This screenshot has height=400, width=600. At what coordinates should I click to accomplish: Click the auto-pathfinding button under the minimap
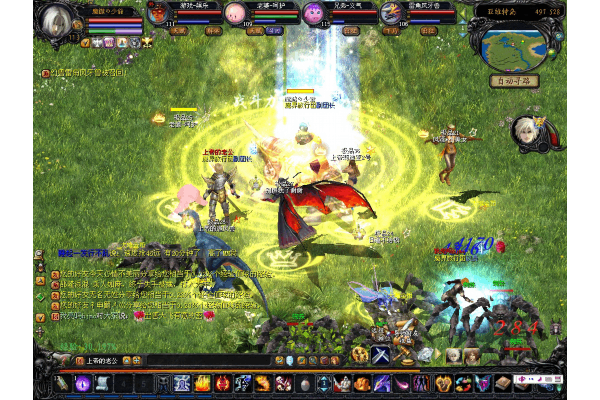pyautogui.click(x=513, y=81)
